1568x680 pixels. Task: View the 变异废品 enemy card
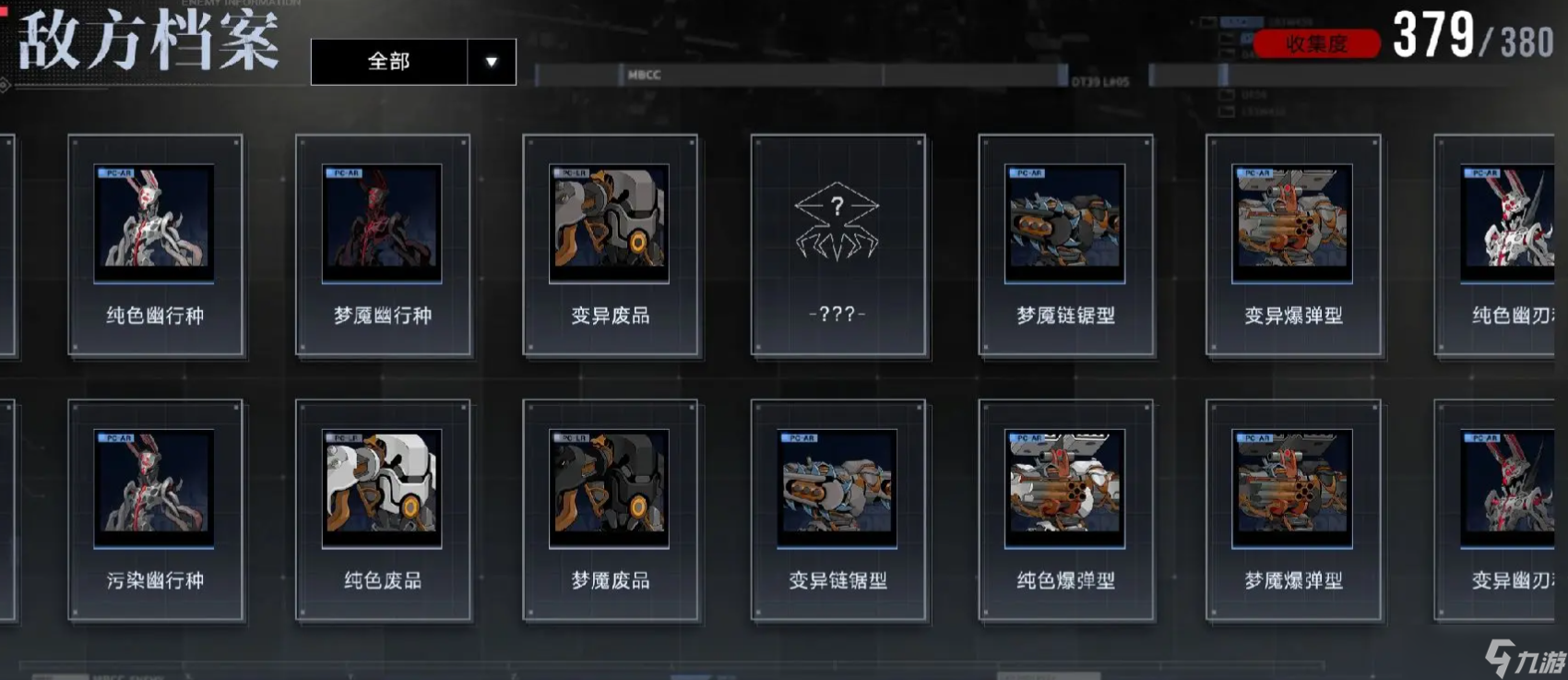coord(610,245)
